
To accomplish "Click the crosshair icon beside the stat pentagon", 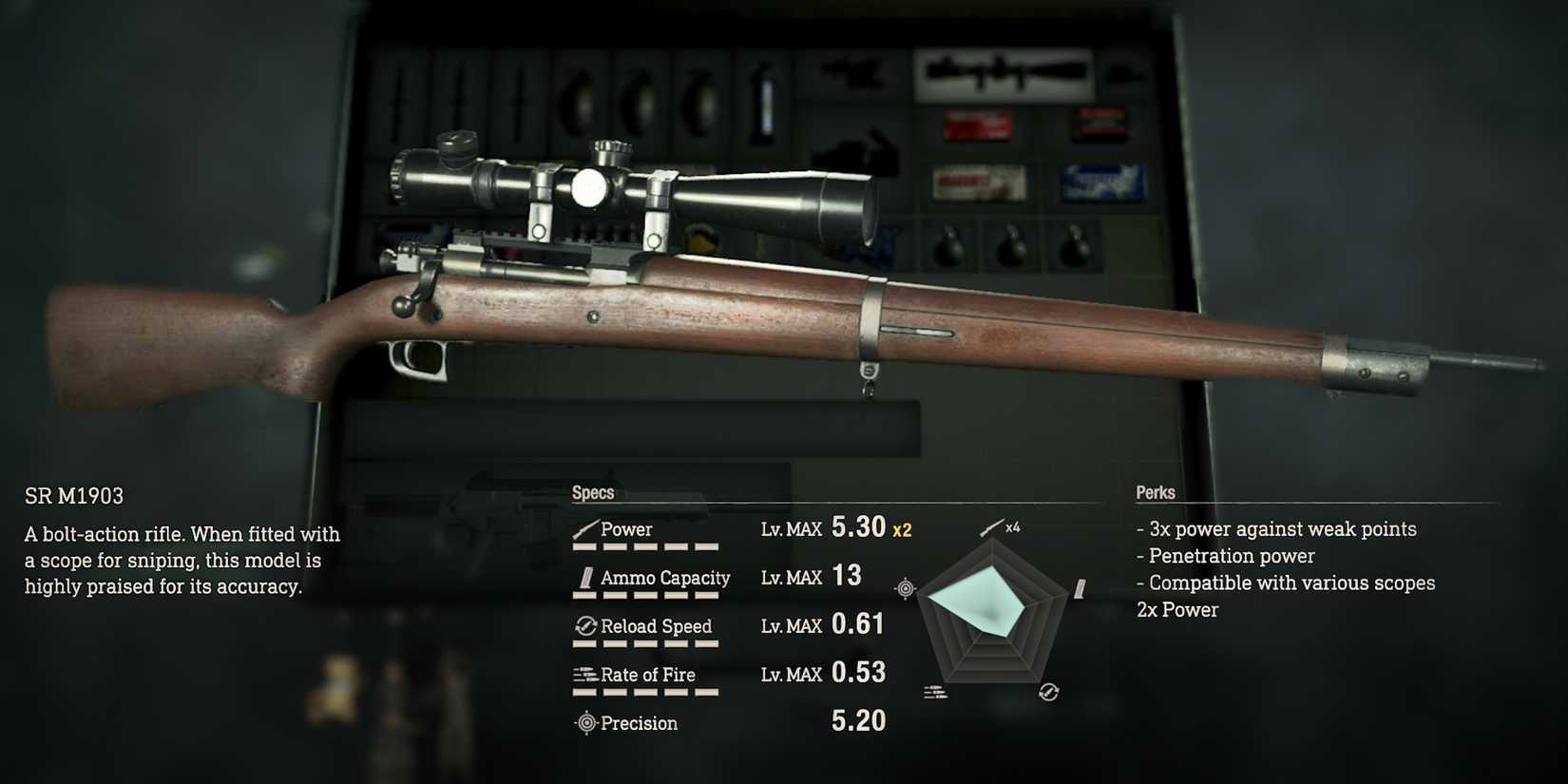I will coord(904,587).
